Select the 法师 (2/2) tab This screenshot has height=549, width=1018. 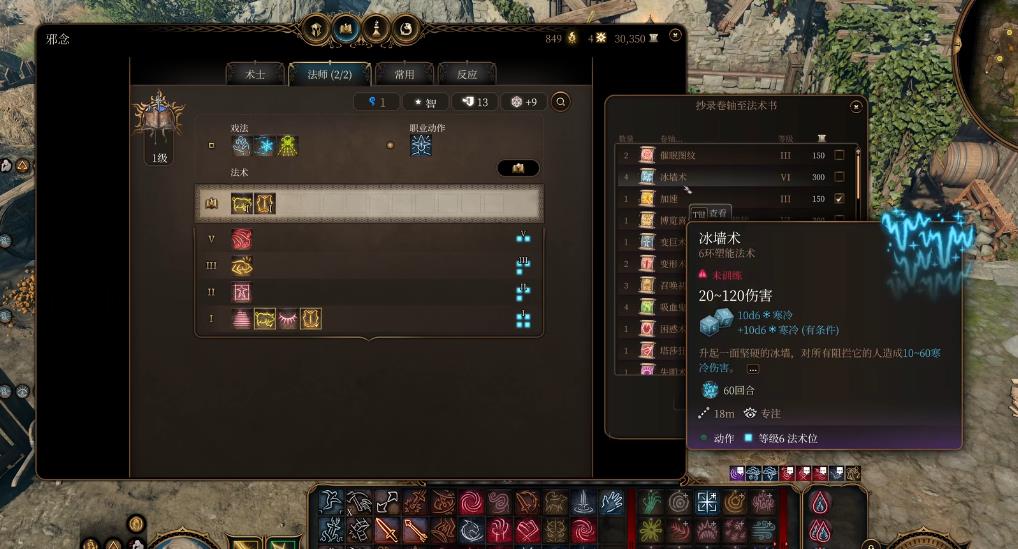pos(329,74)
